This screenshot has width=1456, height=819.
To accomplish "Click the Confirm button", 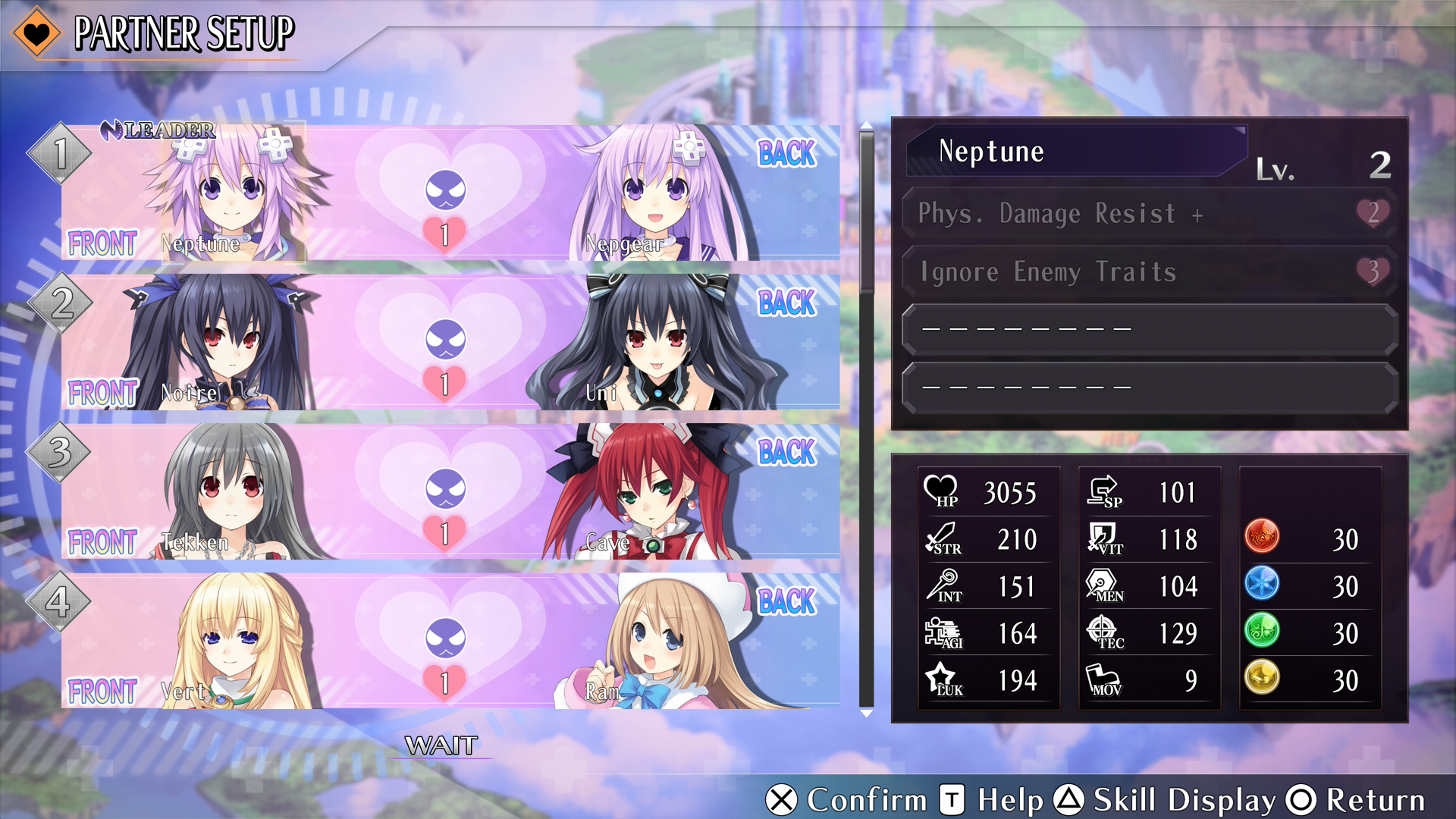I will pos(846,800).
